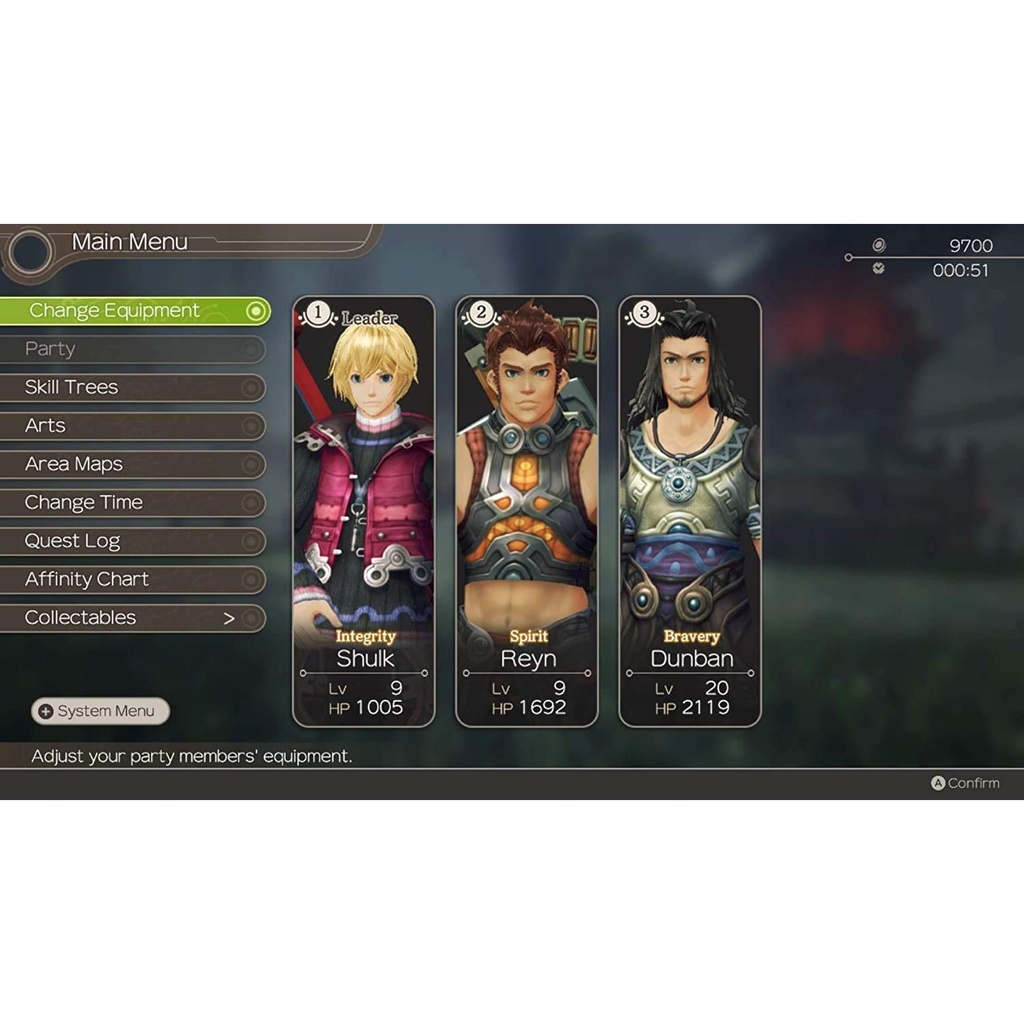Viewport: 1024px width, 1024px height.
Task: Open the Party menu option
Action: pos(130,349)
